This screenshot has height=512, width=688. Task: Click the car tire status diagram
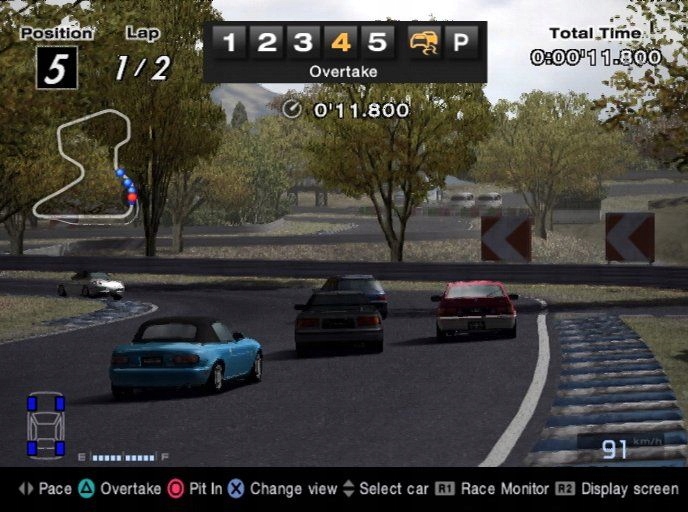point(46,425)
